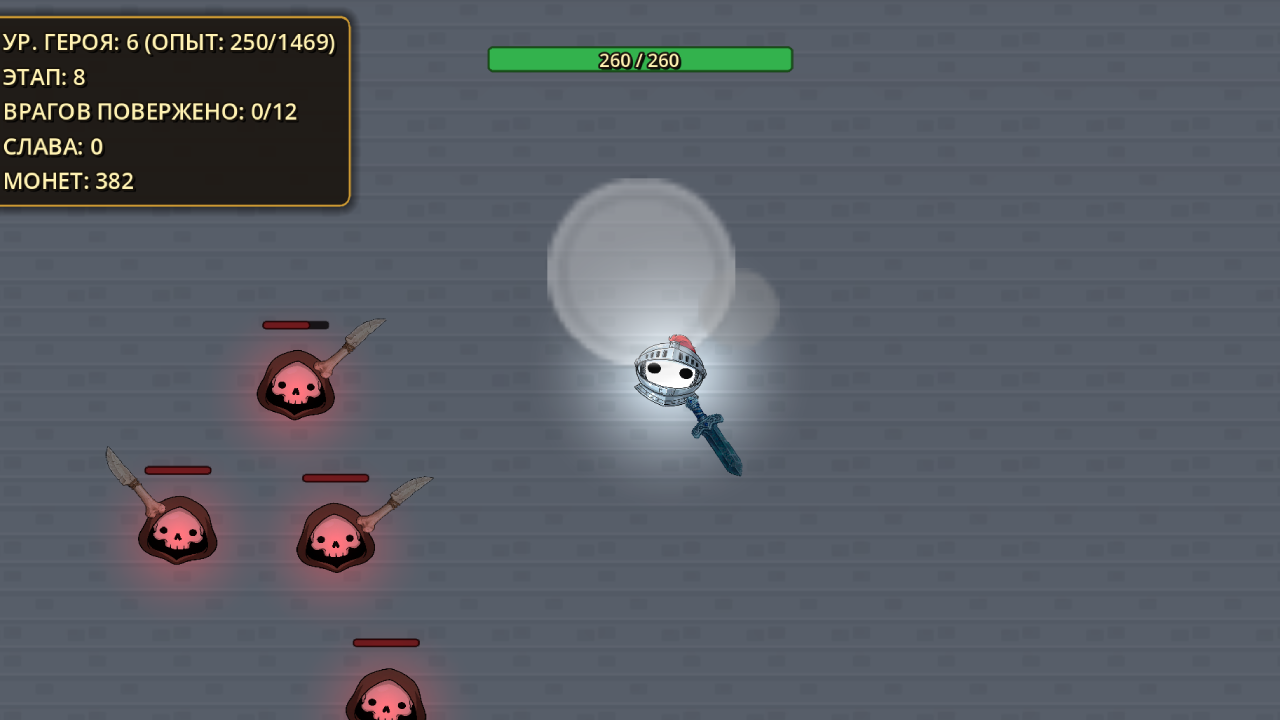
Task: Click the ВРАГОВ ПОВЕРЖЕНО enemy counter
Action: [150, 112]
